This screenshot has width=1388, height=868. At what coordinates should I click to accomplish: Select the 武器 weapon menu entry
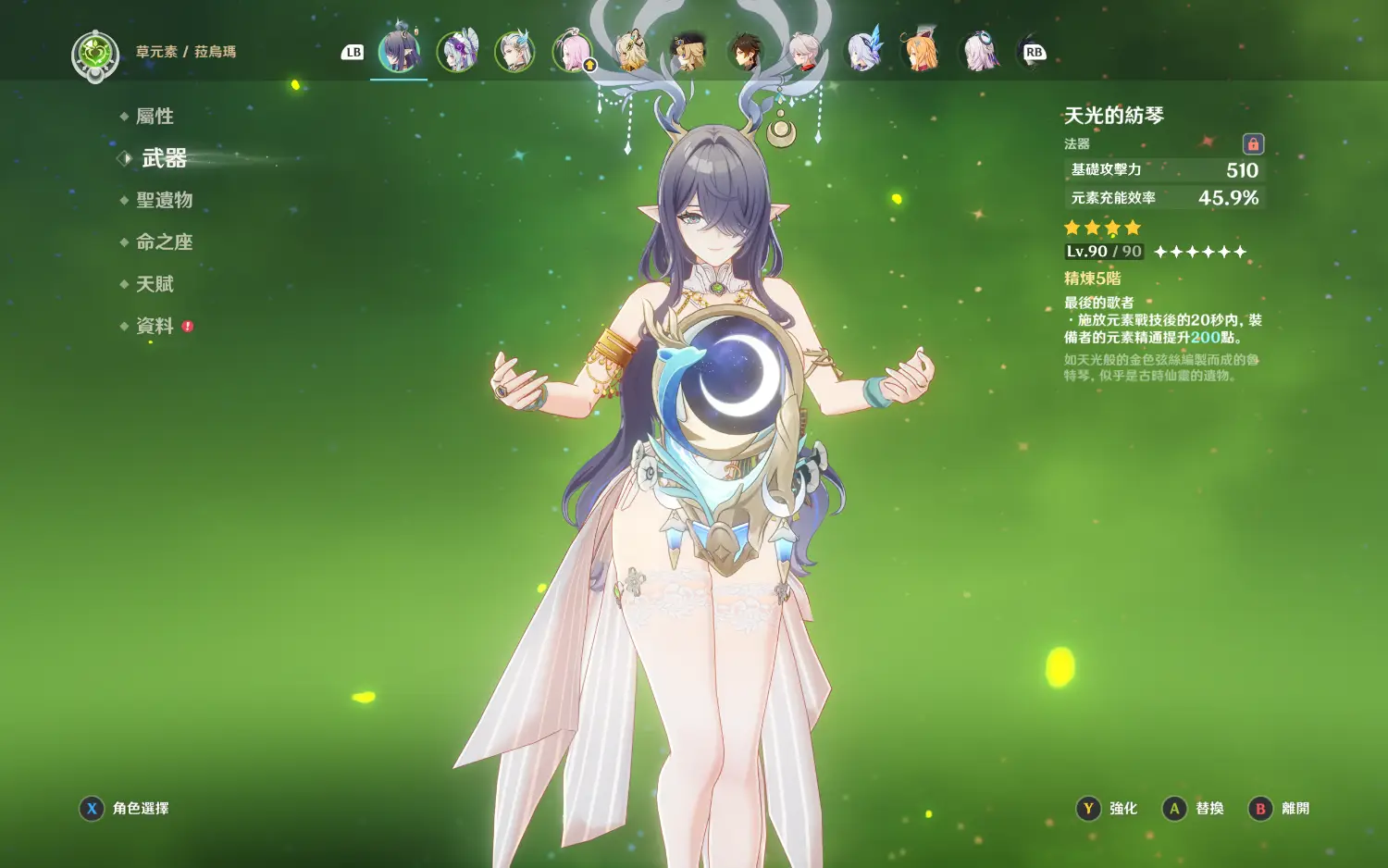[164, 158]
